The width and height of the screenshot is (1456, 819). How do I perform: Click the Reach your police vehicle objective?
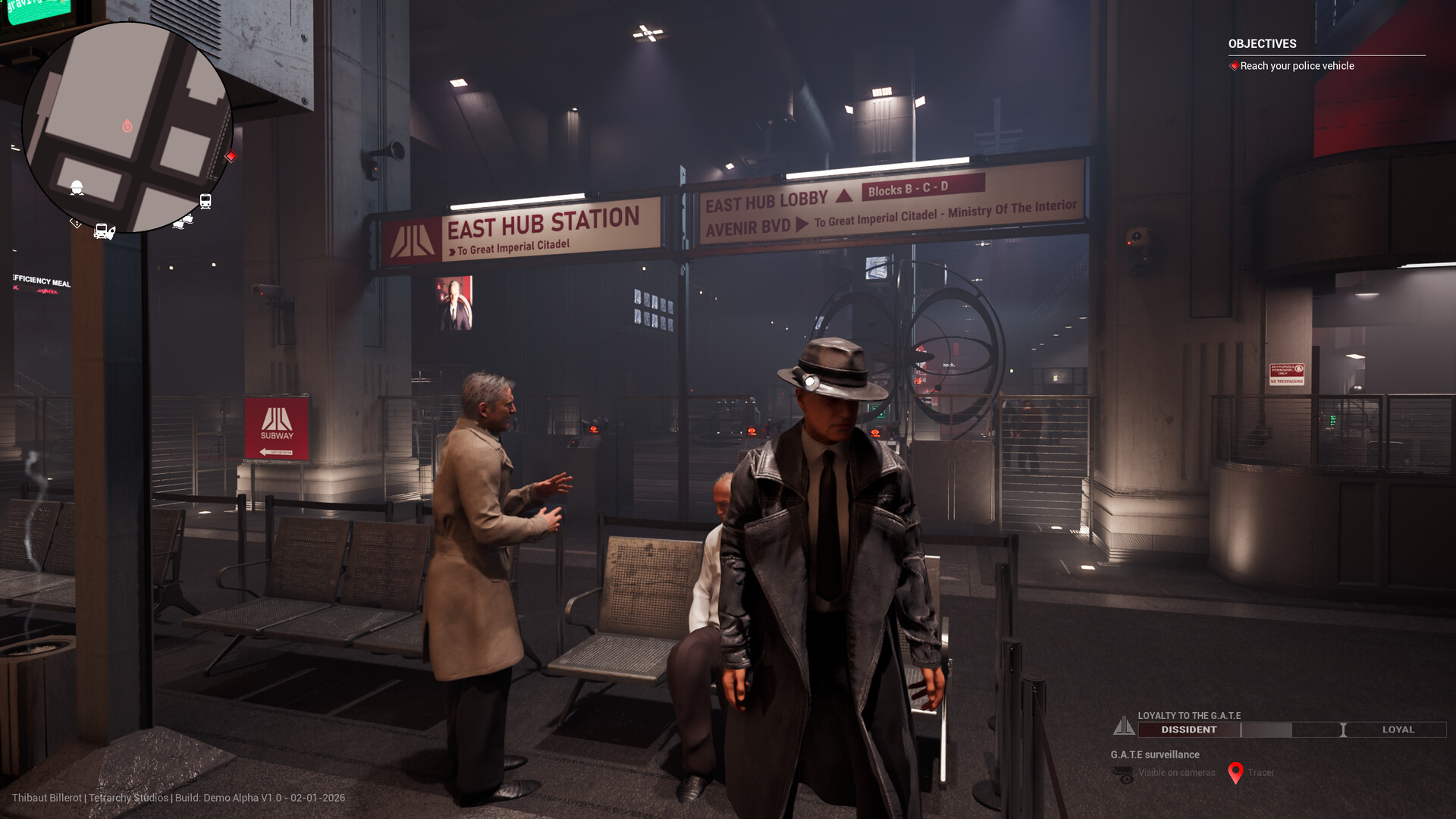1295,66
